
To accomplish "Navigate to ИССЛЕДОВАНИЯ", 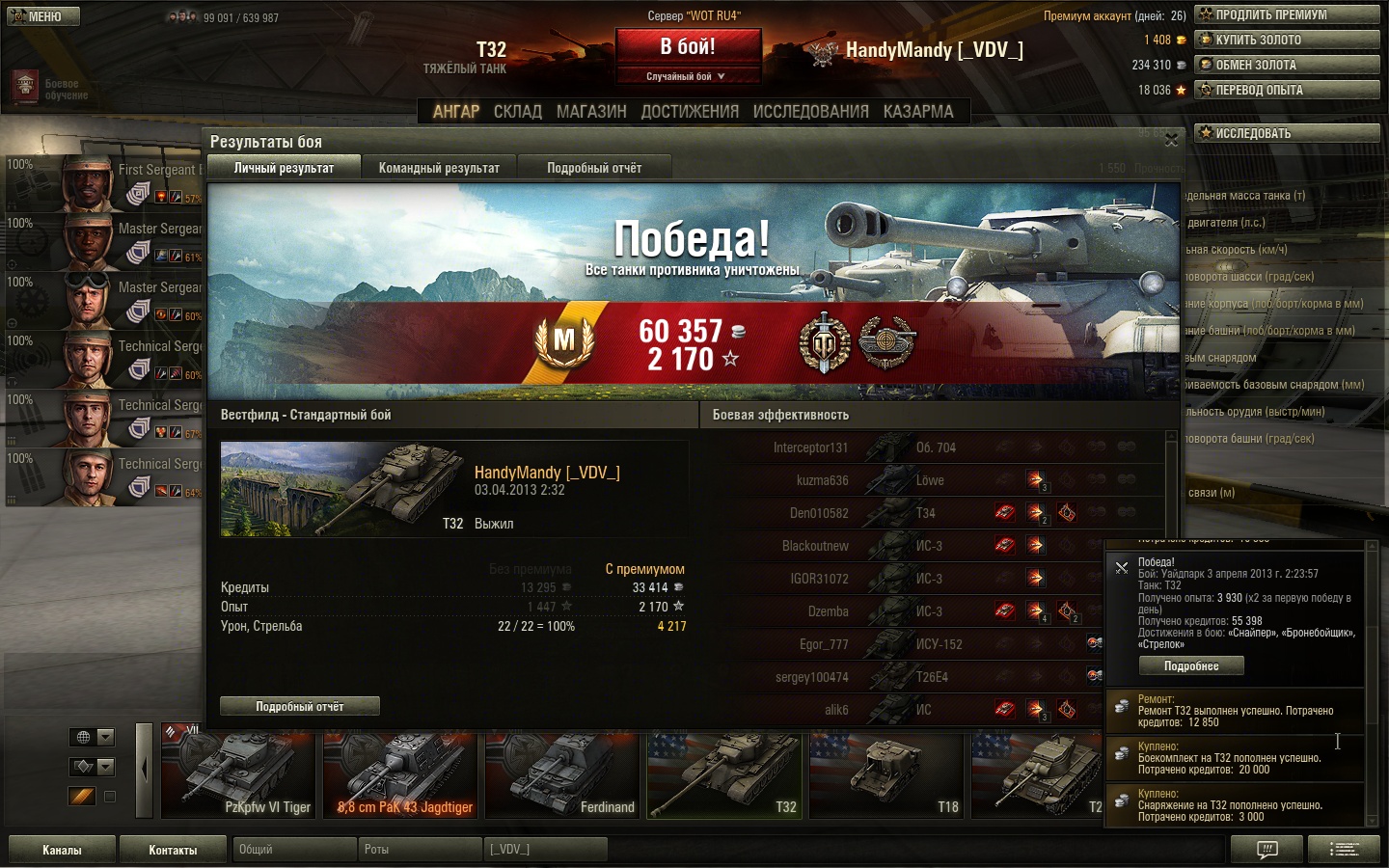I will (810, 112).
